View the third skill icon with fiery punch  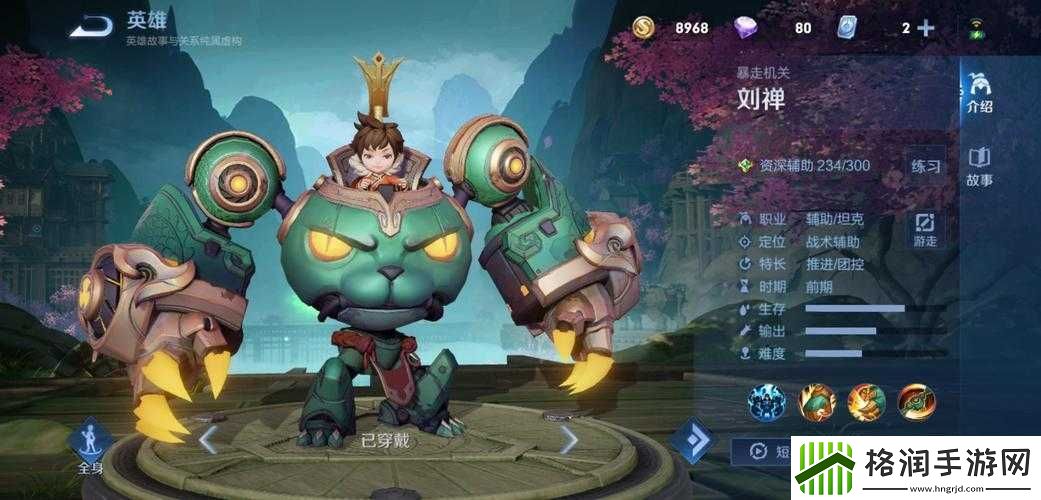coord(866,402)
